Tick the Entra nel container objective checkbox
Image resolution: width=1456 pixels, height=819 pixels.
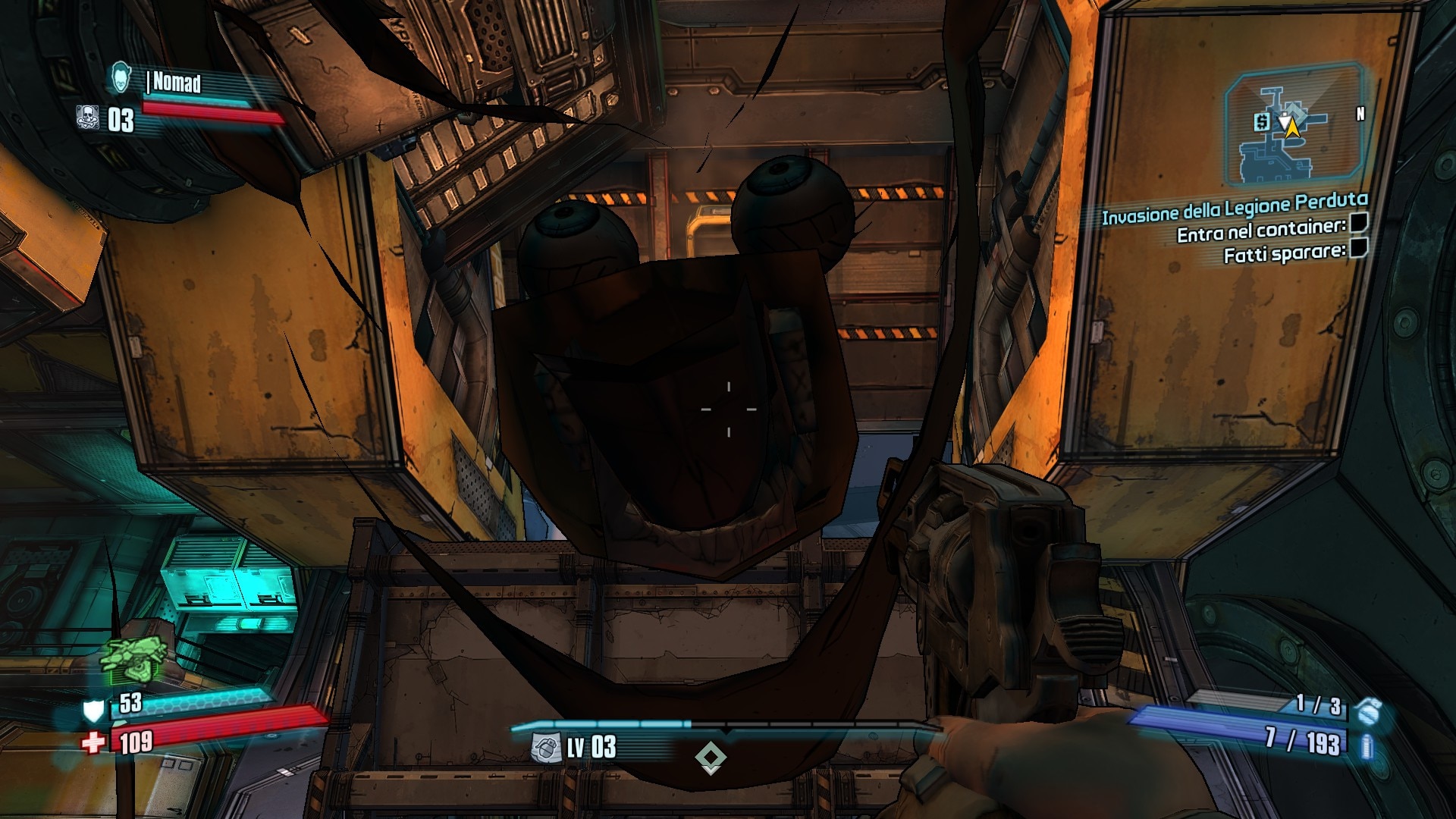pos(1359,223)
